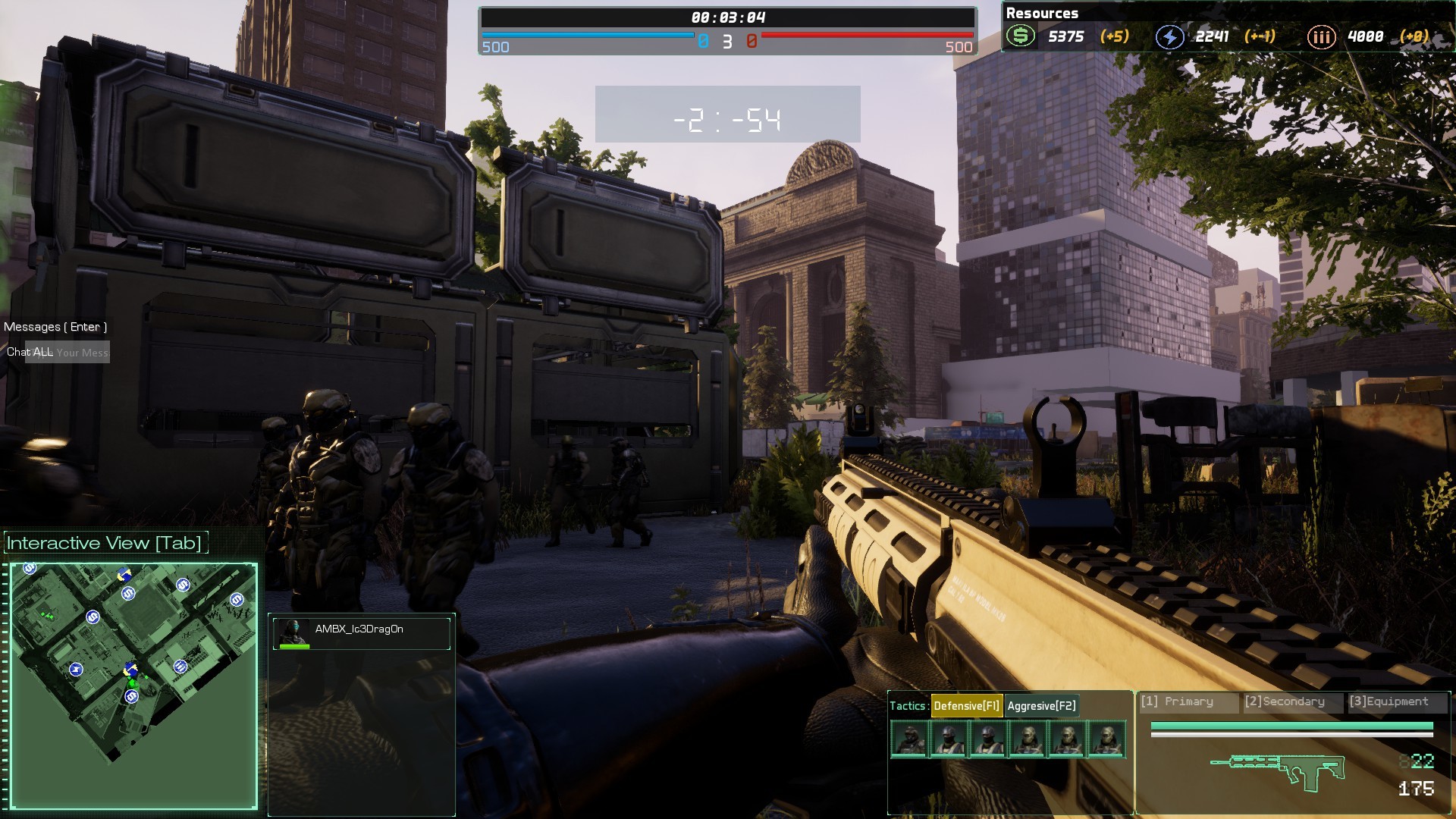The width and height of the screenshot is (1456, 819).
Task: Select a dollar capture point on the minimap
Action: (129, 592)
